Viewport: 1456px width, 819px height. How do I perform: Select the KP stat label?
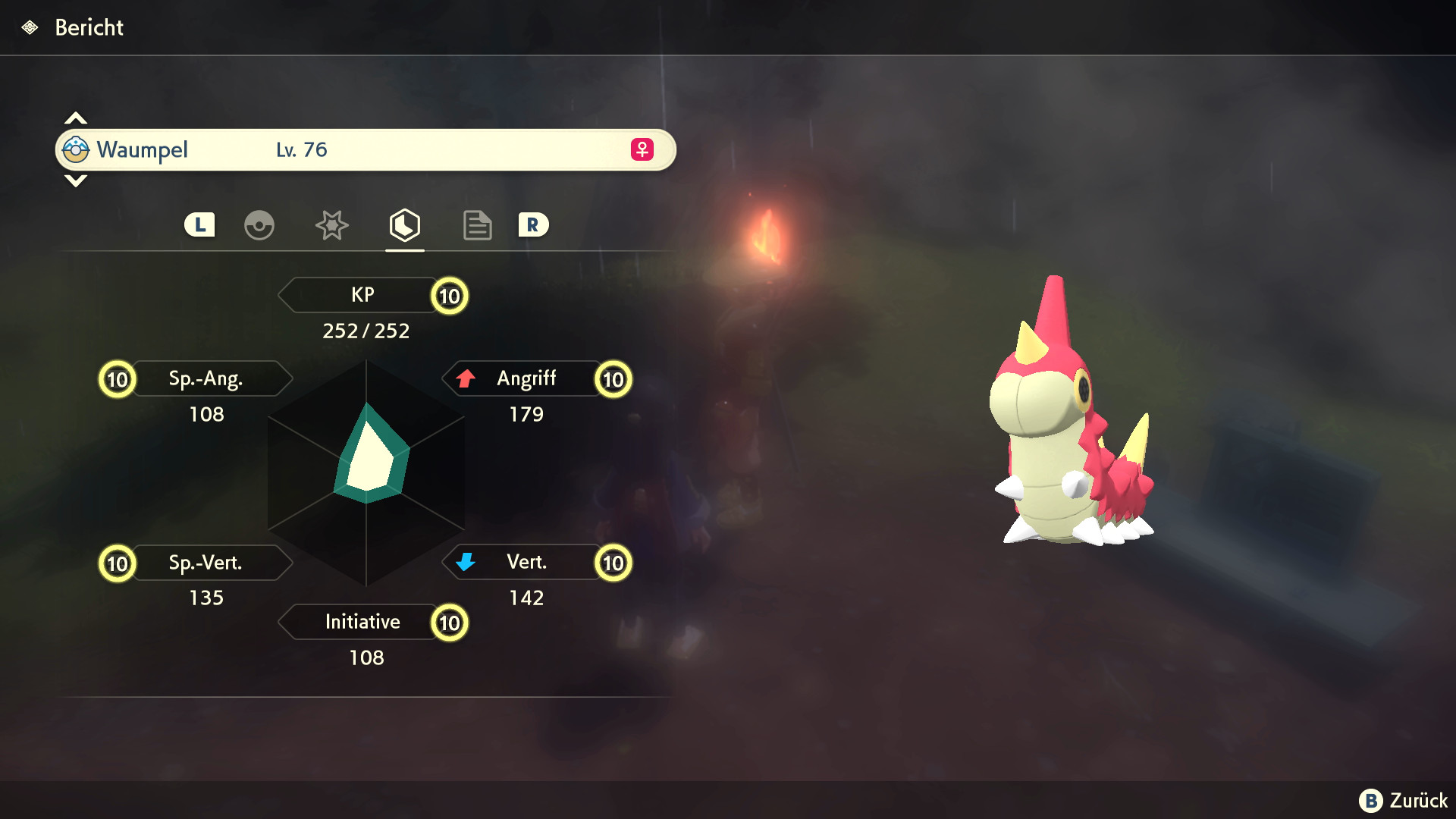[x=362, y=295]
